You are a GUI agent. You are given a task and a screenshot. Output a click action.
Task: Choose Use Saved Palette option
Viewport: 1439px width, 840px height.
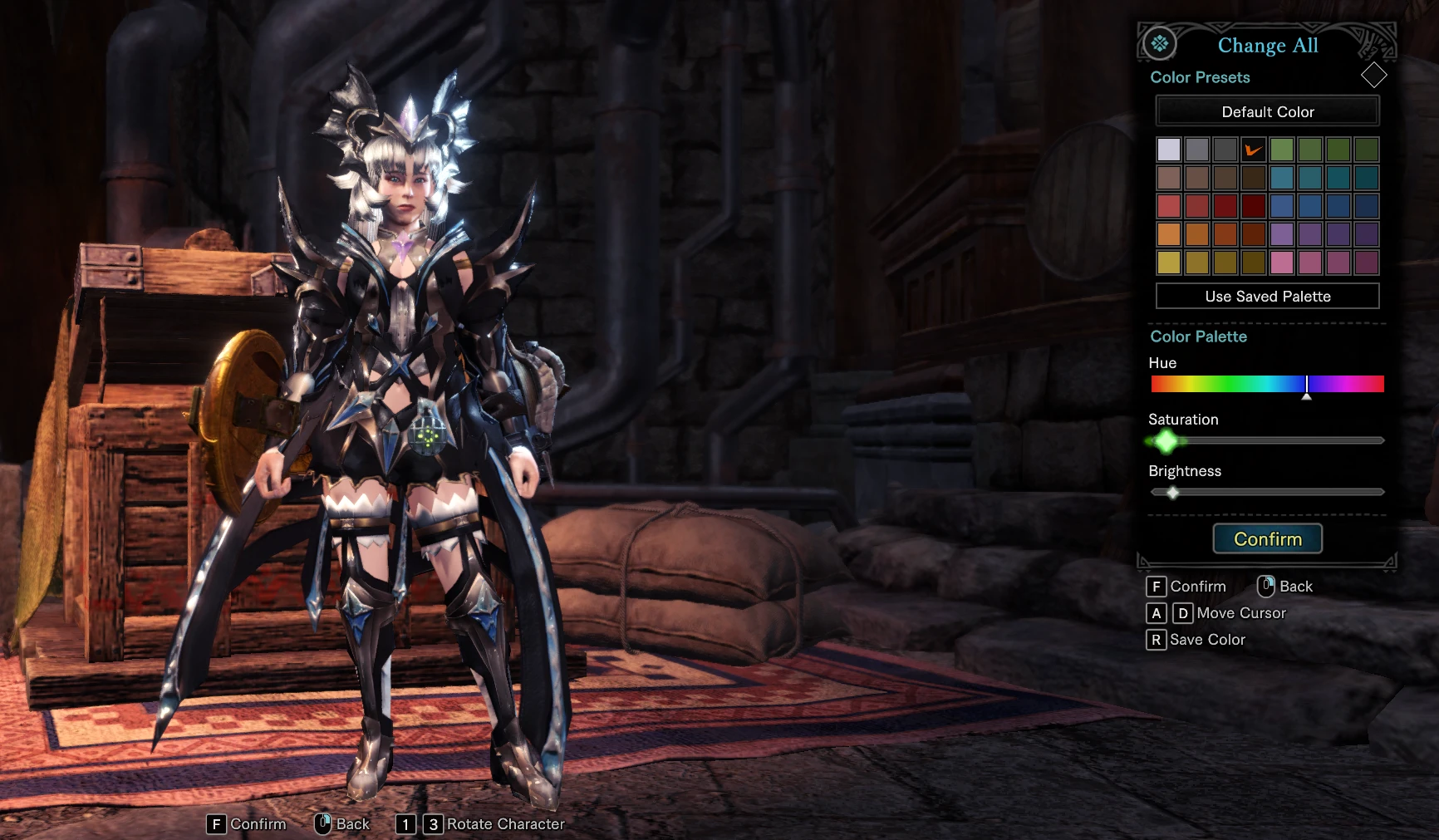(1267, 296)
